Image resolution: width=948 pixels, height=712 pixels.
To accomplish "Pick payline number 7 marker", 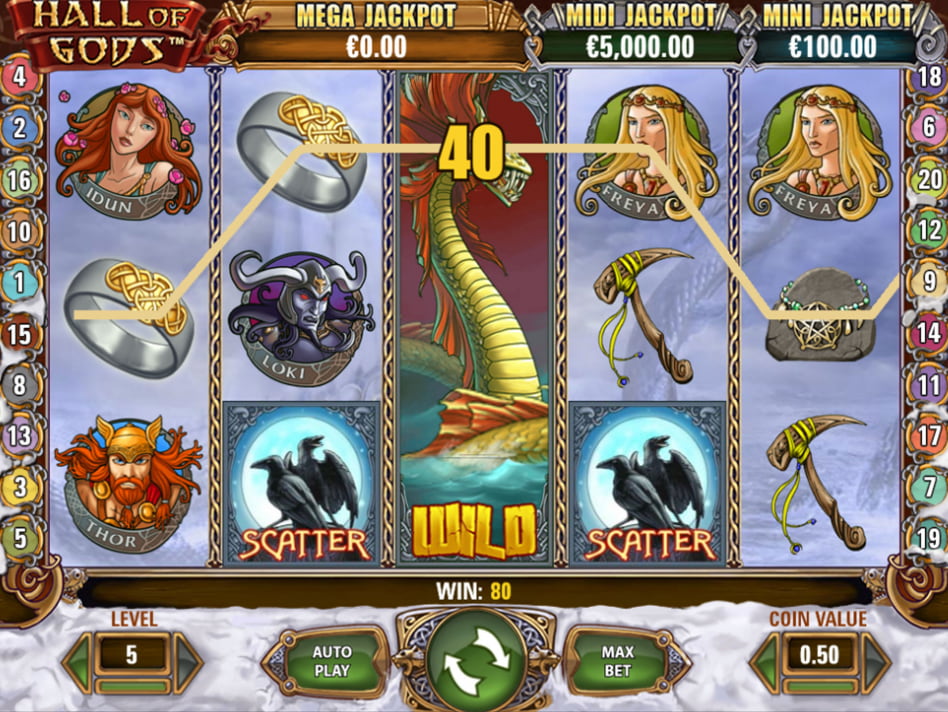I will 928,487.
